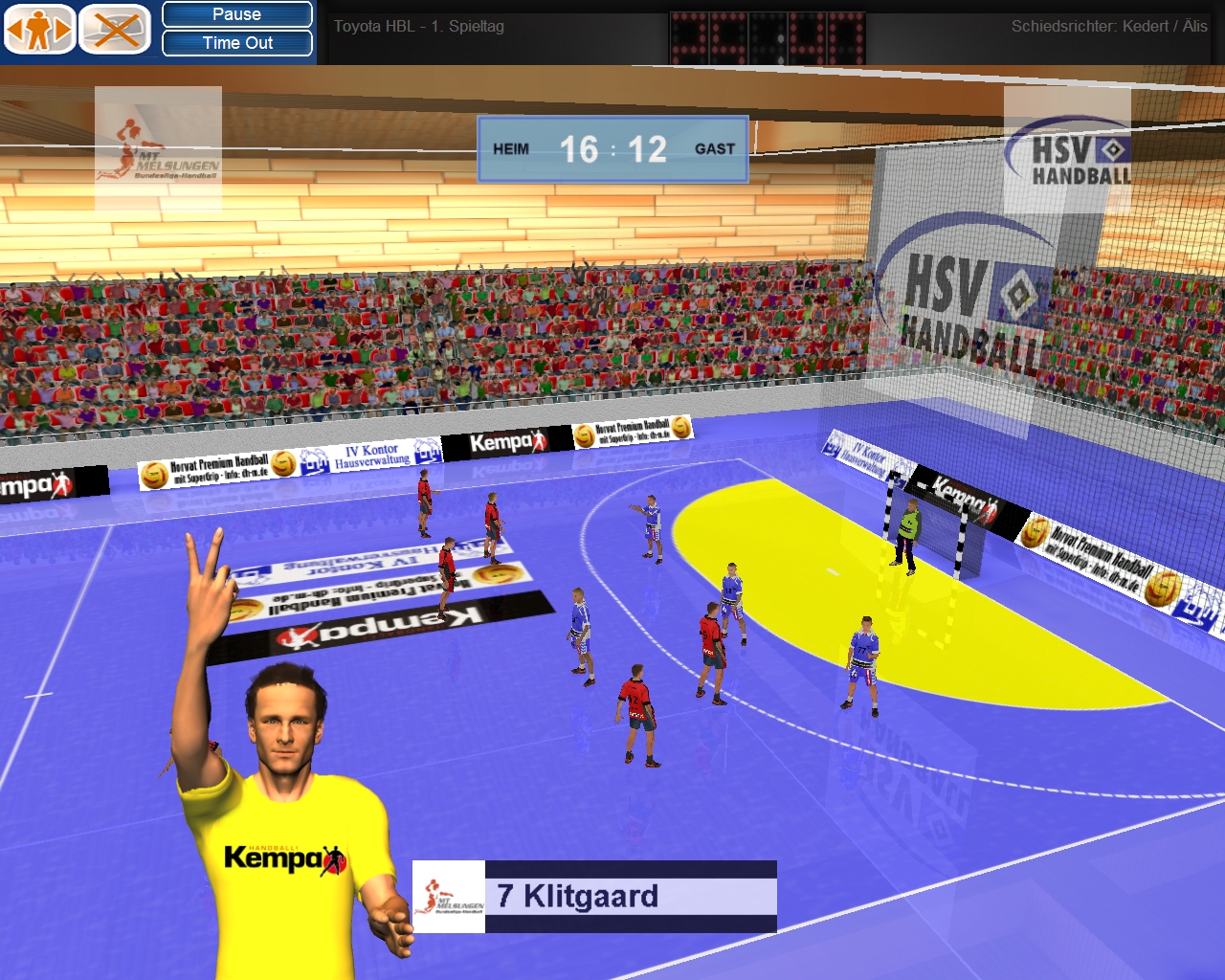Viewport: 1225px width, 980px height.
Task: Click the crossed-out cap icon
Action: [115, 30]
